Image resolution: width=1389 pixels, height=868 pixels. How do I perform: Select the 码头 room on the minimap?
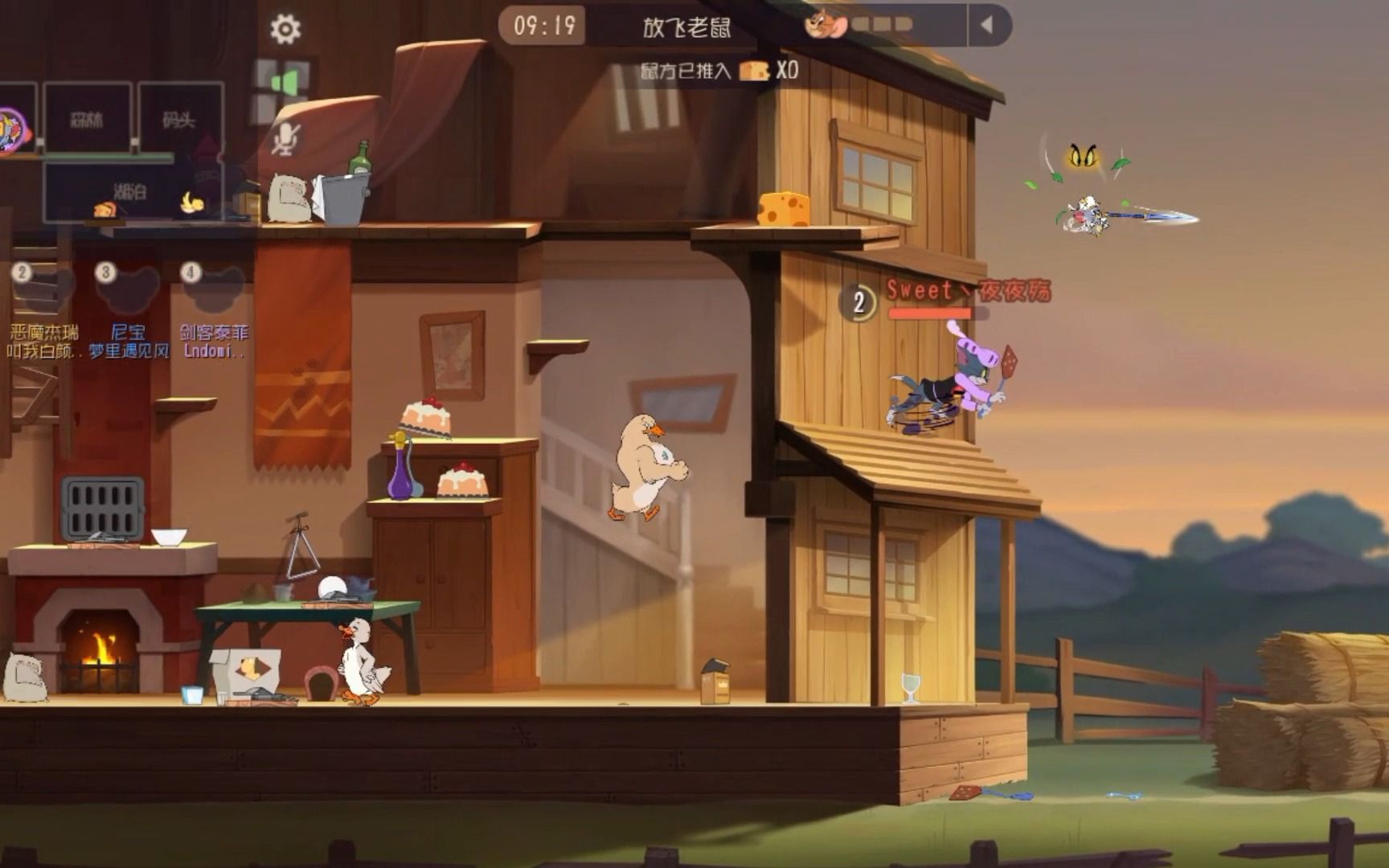click(179, 120)
